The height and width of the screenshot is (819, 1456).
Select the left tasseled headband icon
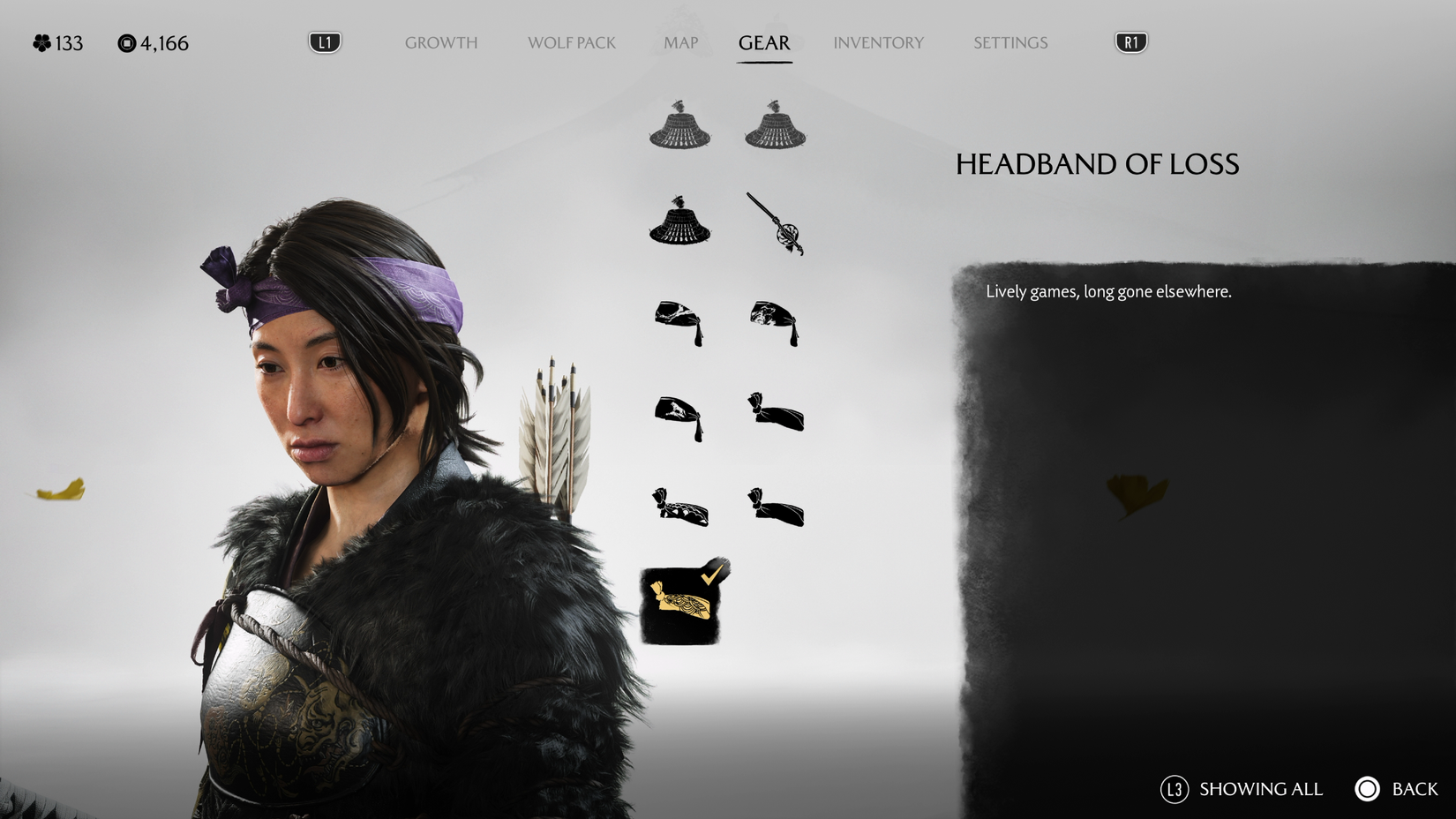pyautogui.click(x=679, y=322)
